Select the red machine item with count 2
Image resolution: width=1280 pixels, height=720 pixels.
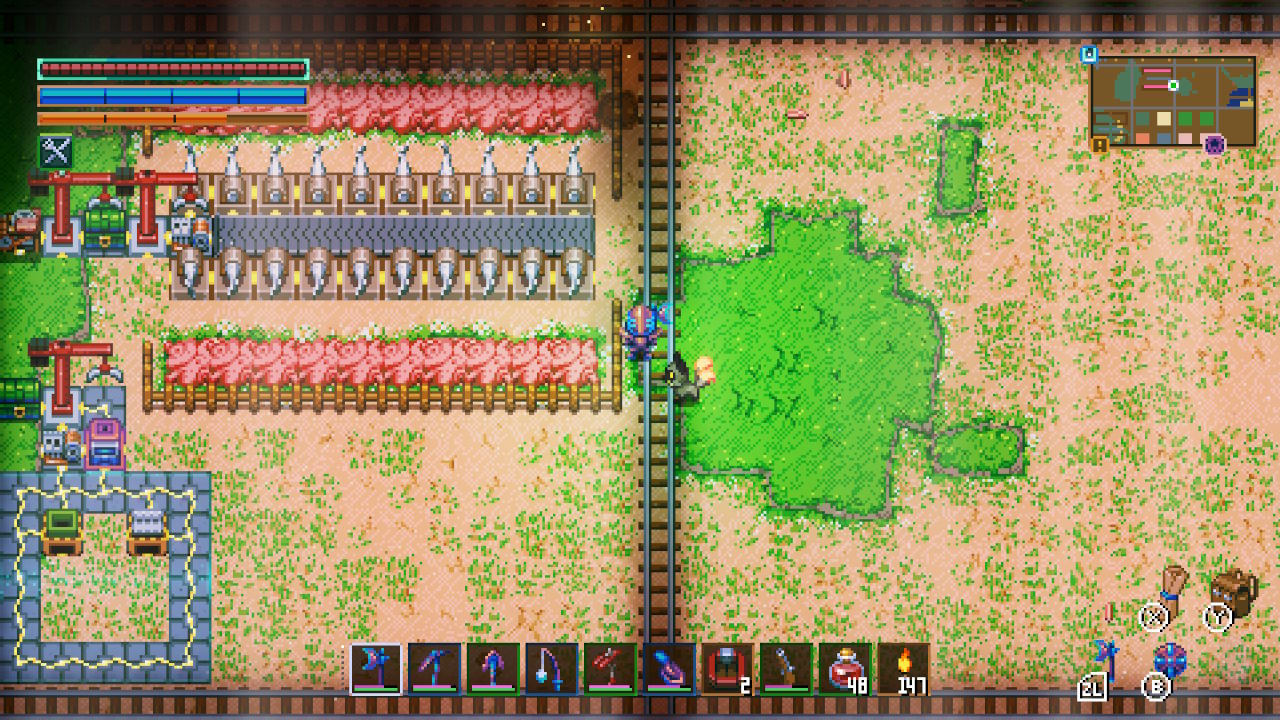pyautogui.click(x=727, y=669)
